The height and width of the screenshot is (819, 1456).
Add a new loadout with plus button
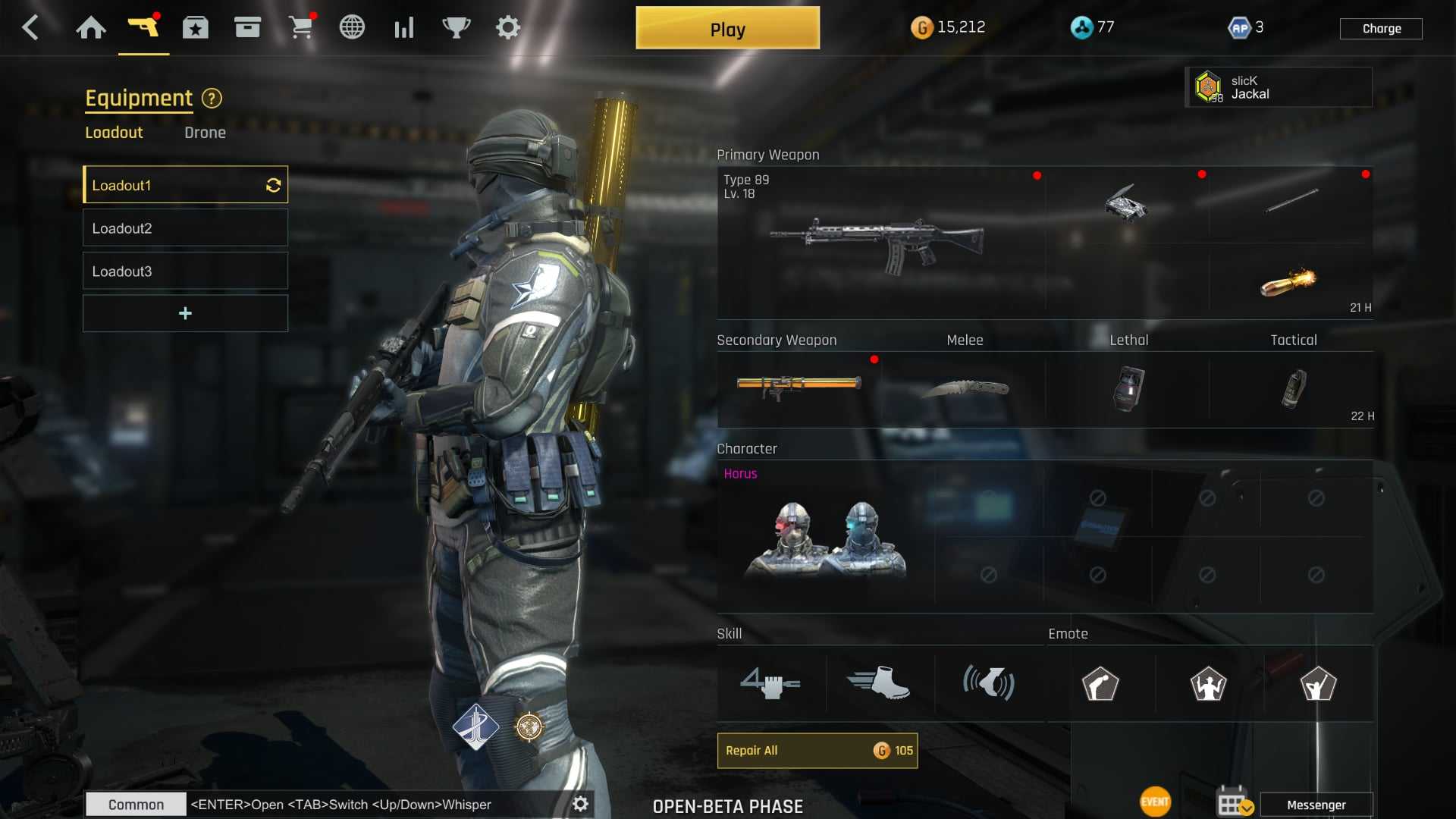click(185, 313)
